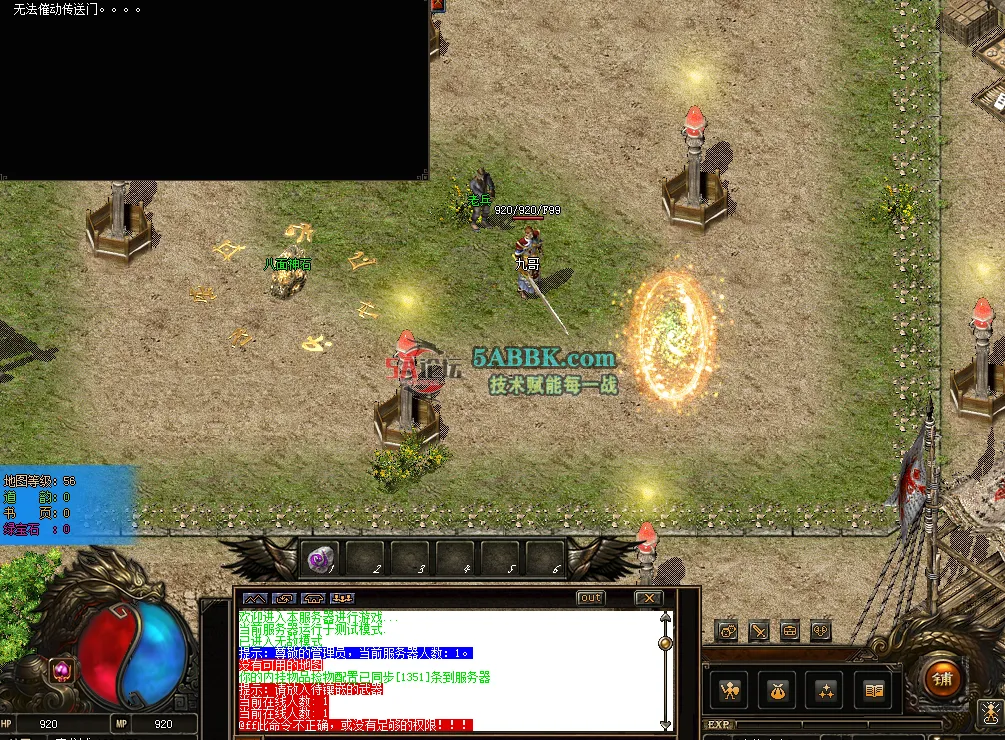Open the skills sparkle icon
Viewport: 1005px width, 740px height.
[827, 690]
